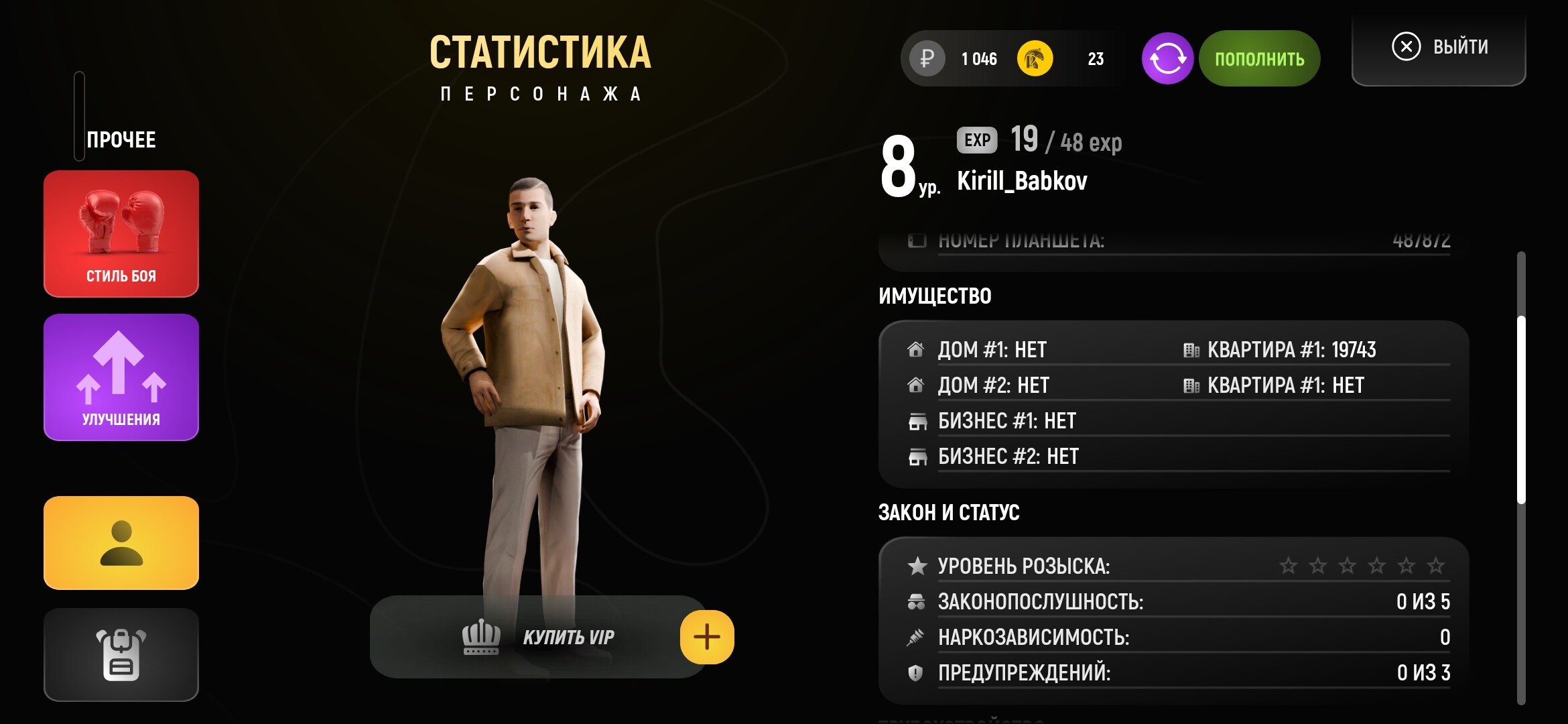
Task: Expand the ЗАКОН И СТАТУС section
Action: pos(949,512)
